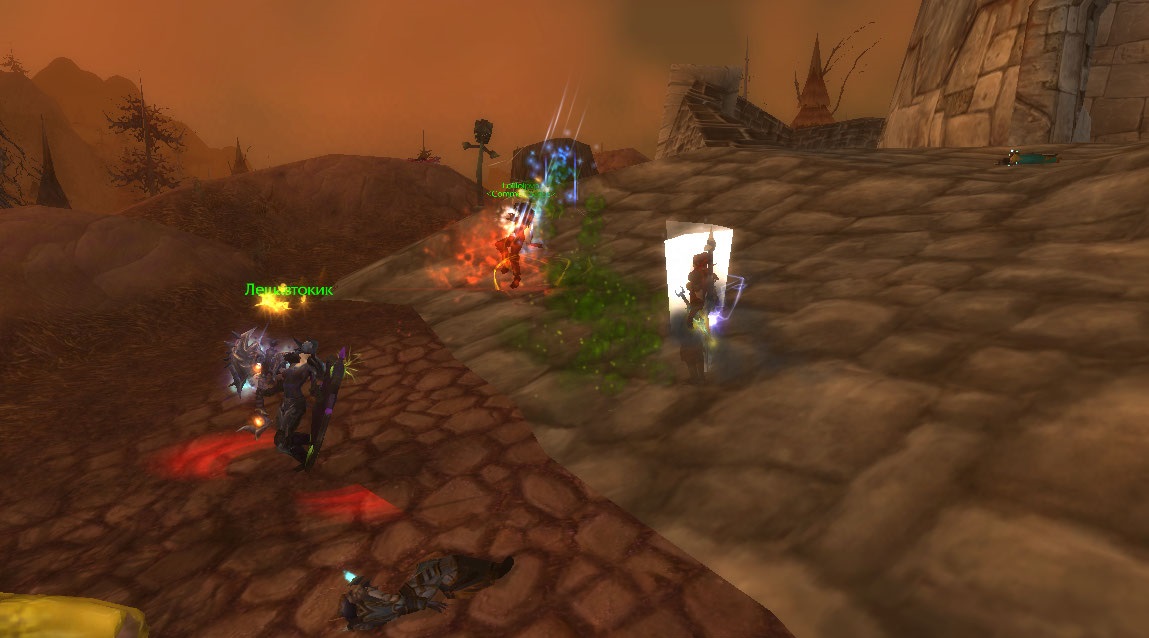
Task: Select the green Cyrillic player name label
Action: tap(288, 290)
